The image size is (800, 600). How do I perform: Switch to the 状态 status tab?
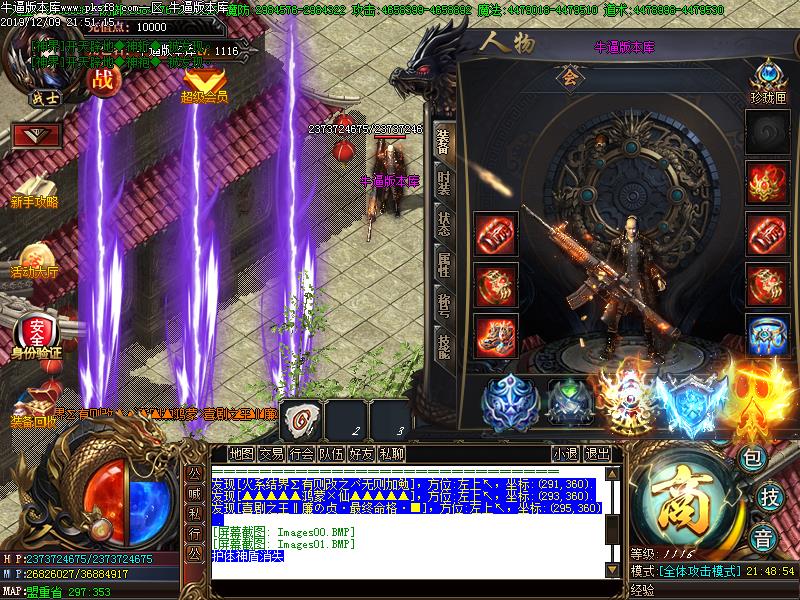[x=444, y=223]
